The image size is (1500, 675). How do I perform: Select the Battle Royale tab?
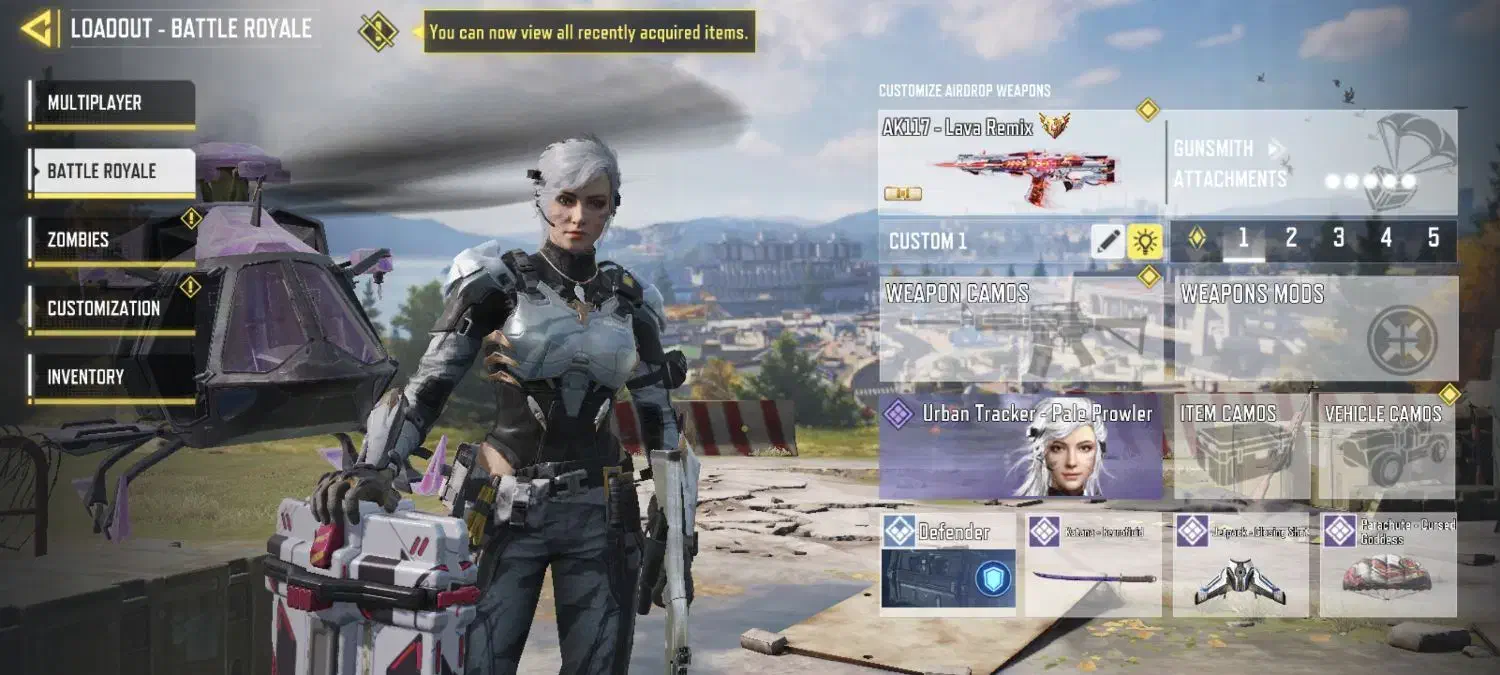(111, 171)
